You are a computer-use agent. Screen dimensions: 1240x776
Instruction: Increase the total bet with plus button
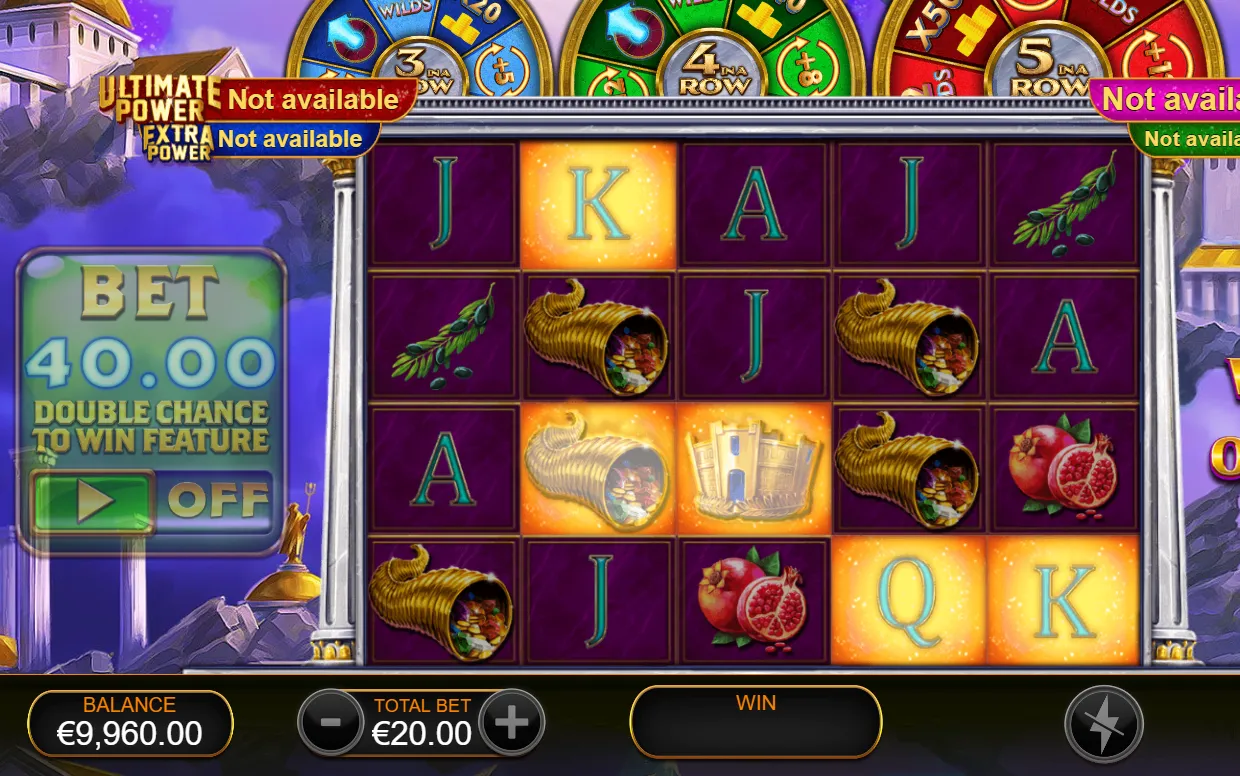tap(512, 721)
